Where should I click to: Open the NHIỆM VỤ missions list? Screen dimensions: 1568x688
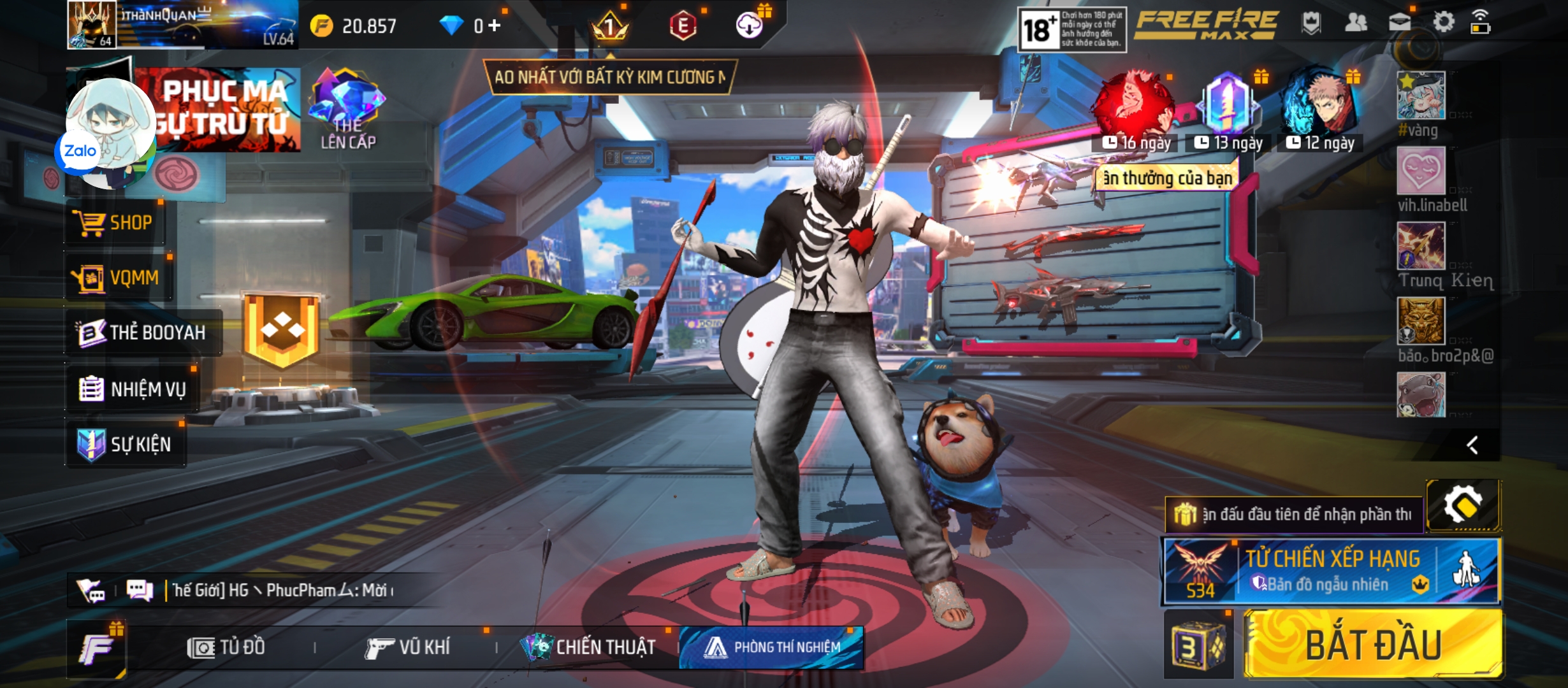click(x=133, y=389)
